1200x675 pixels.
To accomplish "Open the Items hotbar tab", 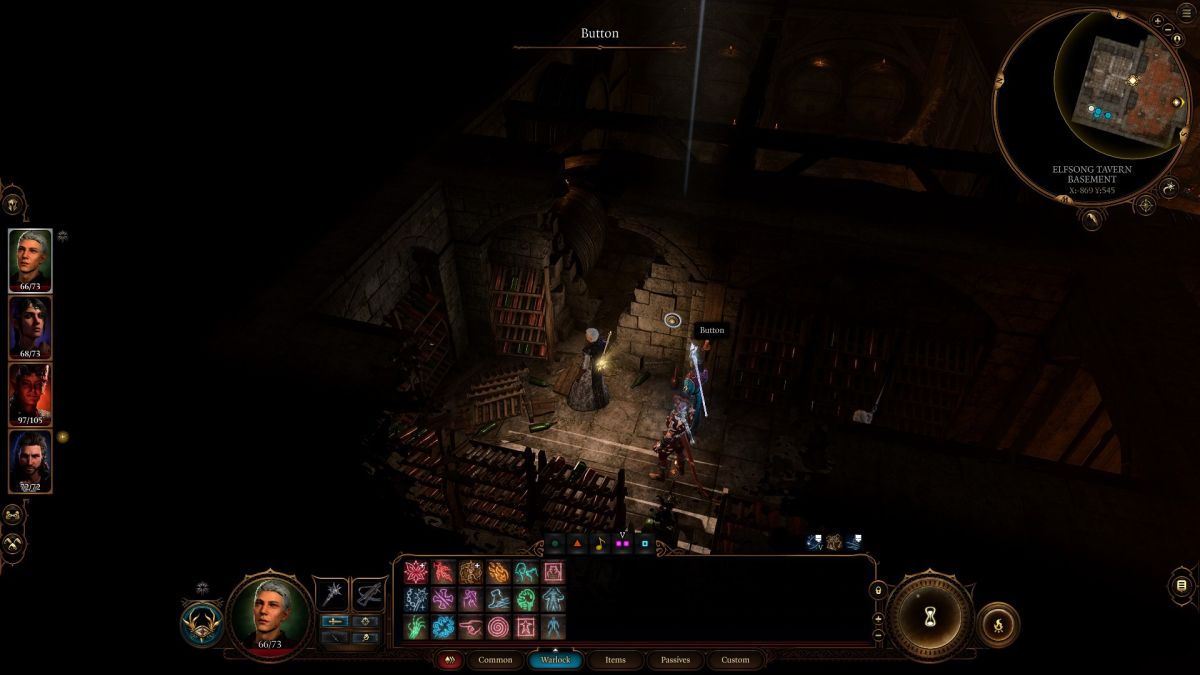I will [x=615, y=660].
